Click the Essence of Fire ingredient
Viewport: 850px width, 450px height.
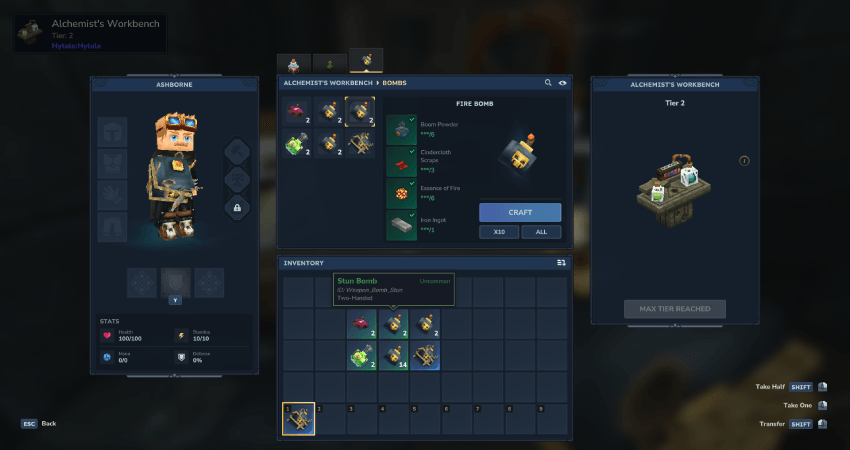point(400,193)
